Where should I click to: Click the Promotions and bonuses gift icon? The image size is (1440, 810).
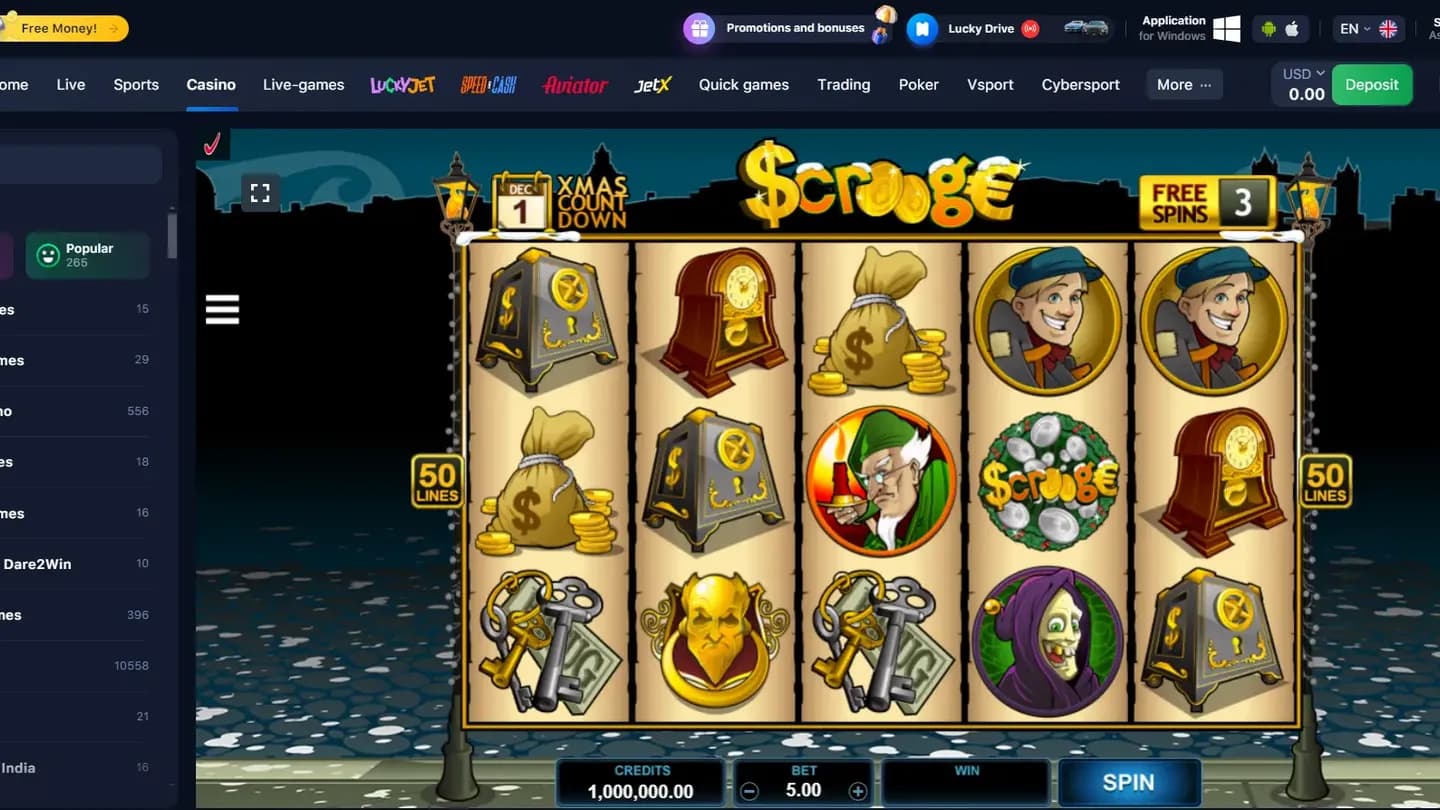(x=697, y=28)
